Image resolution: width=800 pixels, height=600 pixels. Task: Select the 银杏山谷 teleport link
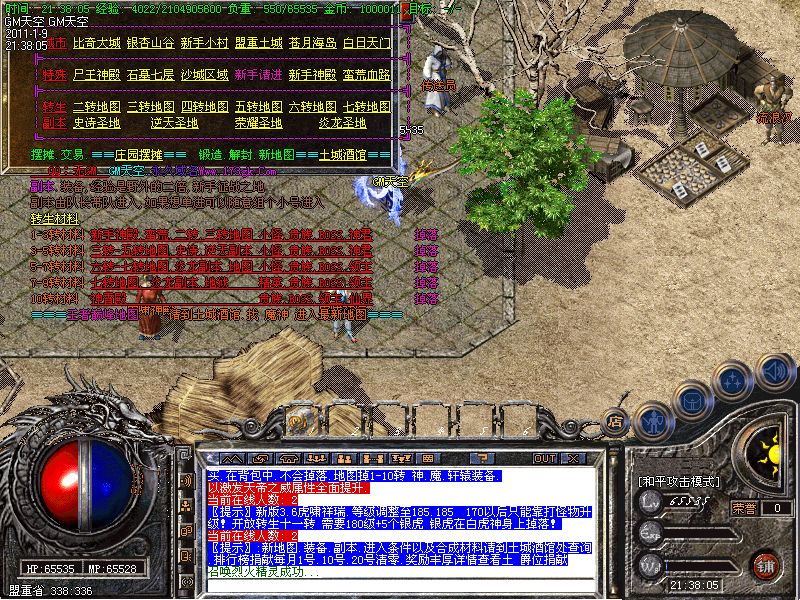click(150, 43)
